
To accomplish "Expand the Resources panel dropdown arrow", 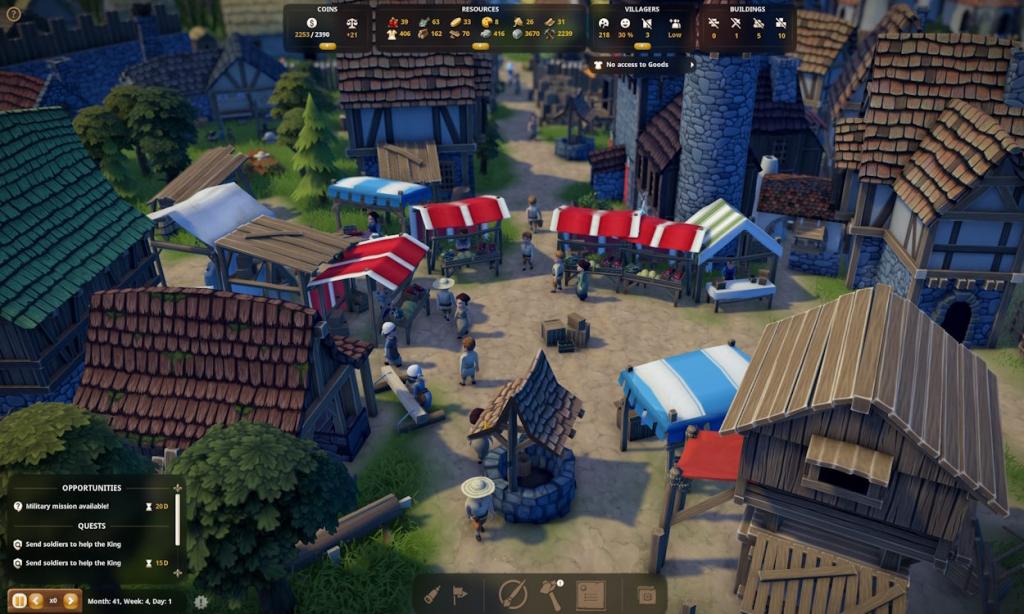I will pos(480,46).
